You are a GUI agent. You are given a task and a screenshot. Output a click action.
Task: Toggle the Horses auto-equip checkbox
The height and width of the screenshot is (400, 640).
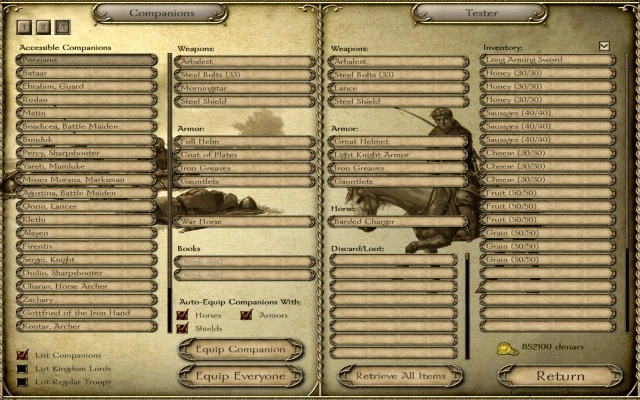pyautogui.click(x=182, y=315)
